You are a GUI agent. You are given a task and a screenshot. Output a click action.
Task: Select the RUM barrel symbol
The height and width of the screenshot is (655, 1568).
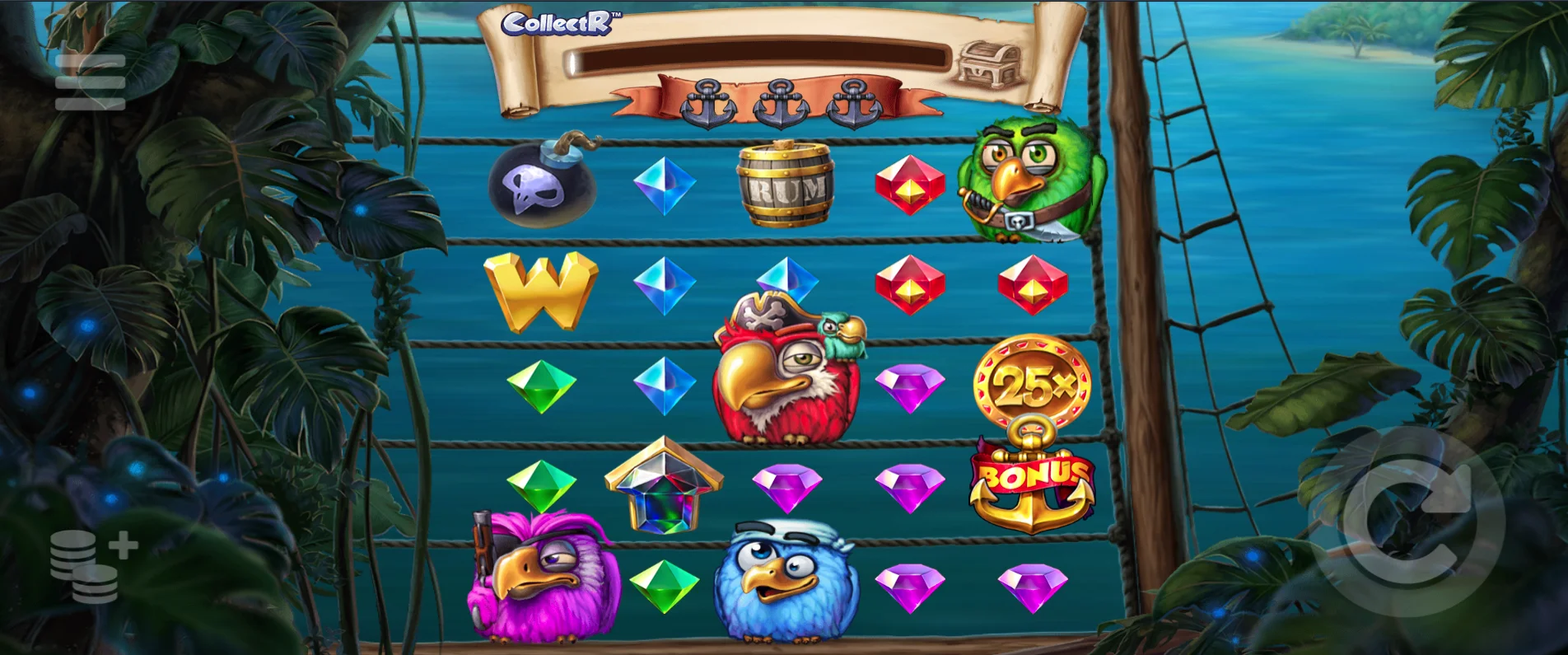click(786, 185)
